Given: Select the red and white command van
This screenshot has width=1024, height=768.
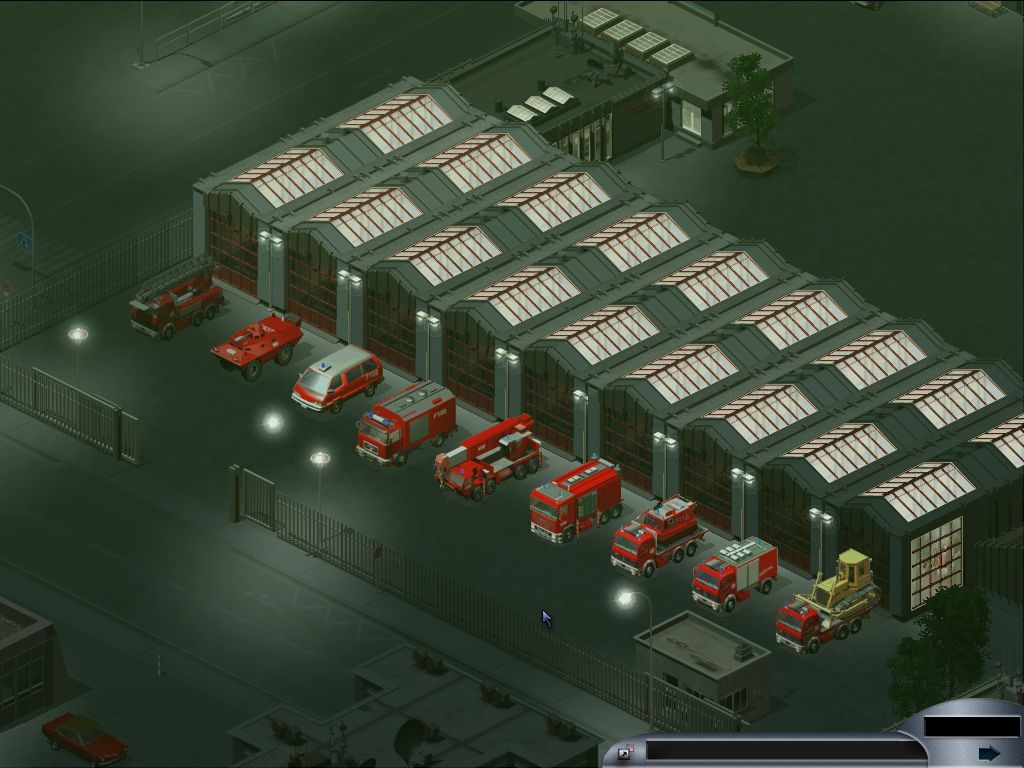Looking at the screenshot, I should [336, 378].
